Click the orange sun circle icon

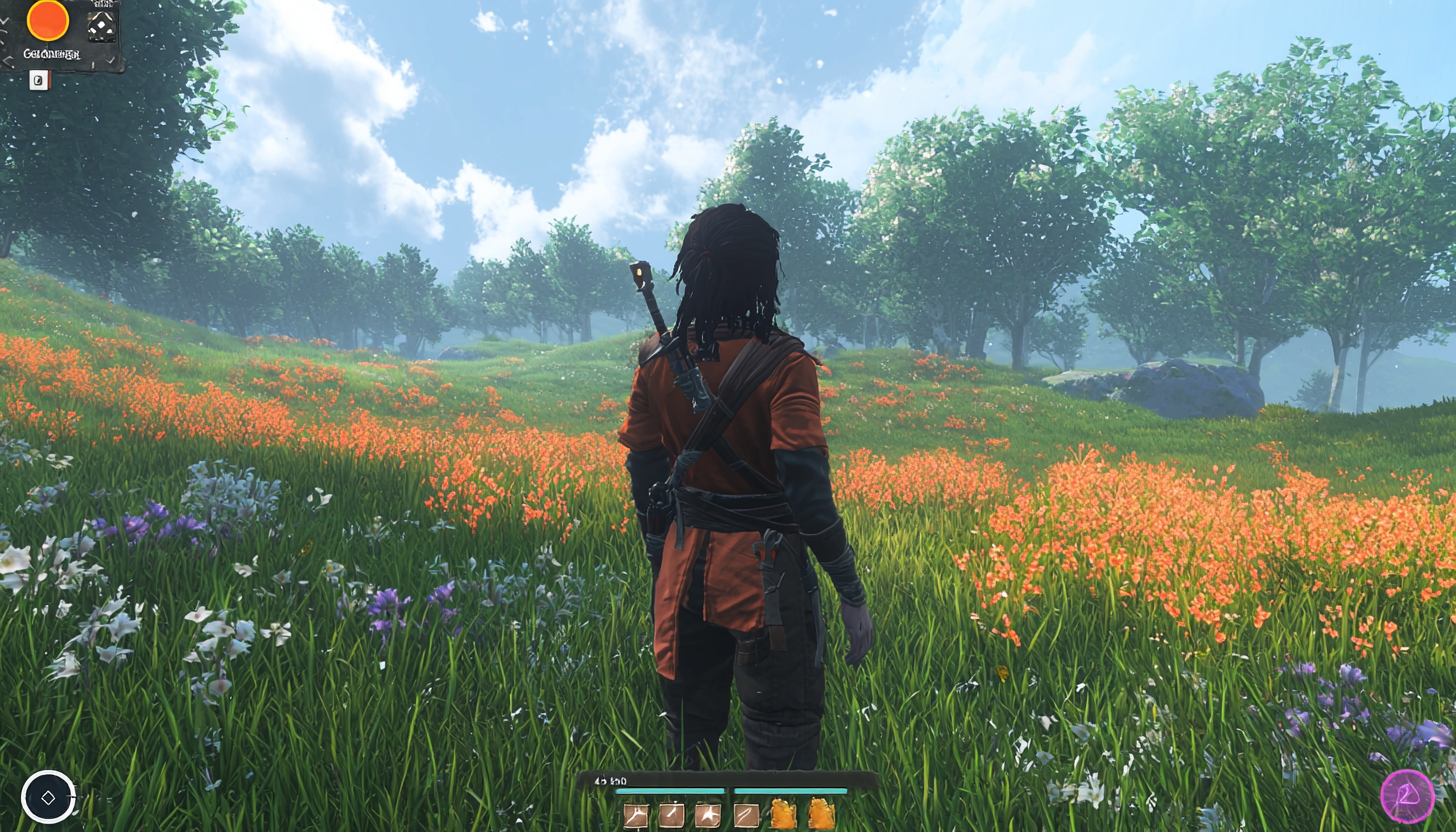(47, 20)
